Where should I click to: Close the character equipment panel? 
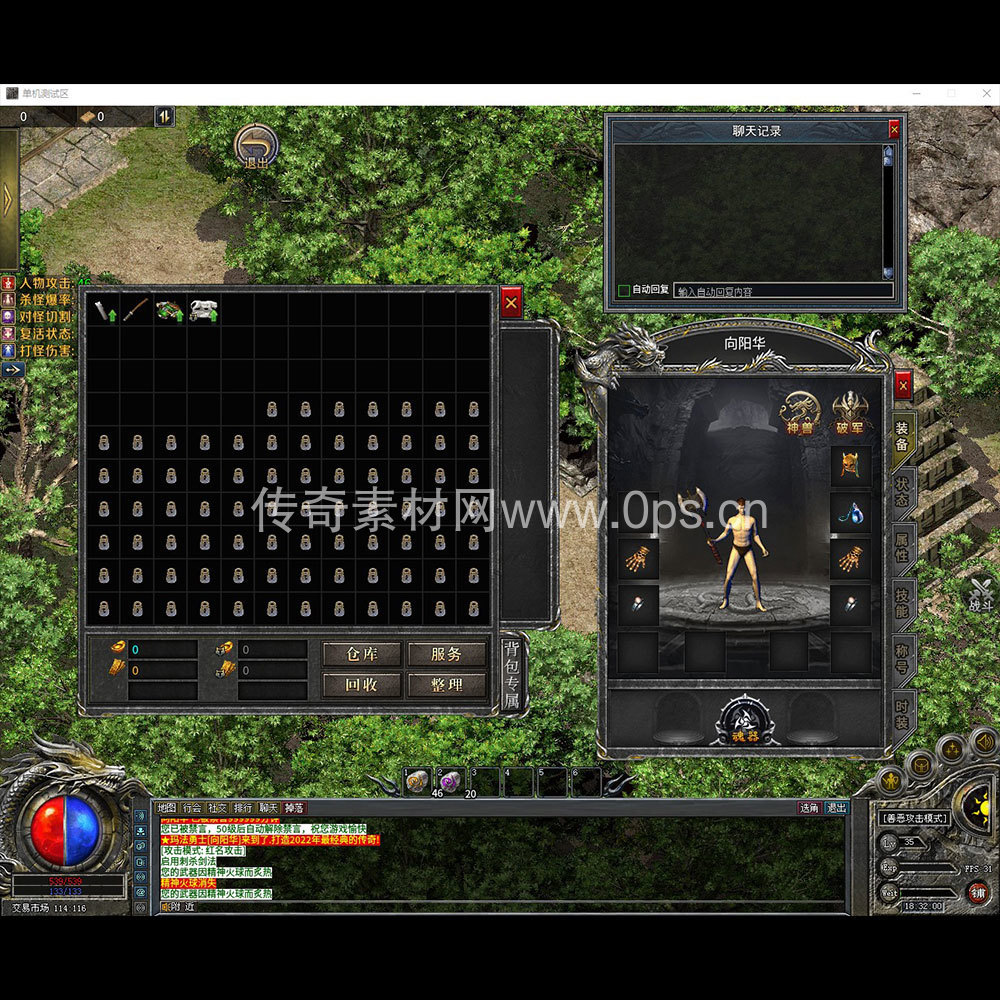(x=903, y=385)
